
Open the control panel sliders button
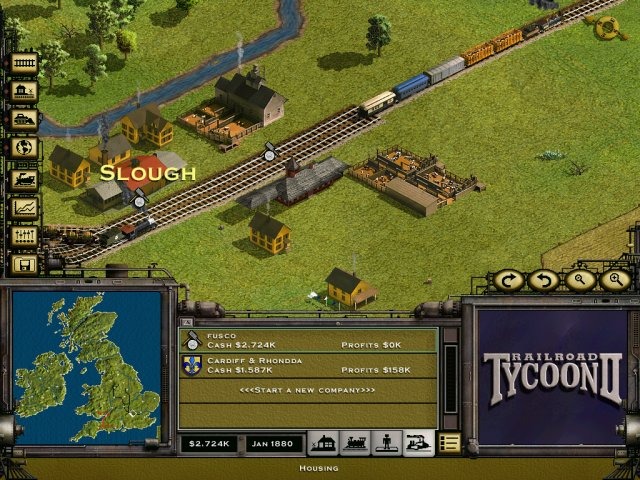point(24,236)
